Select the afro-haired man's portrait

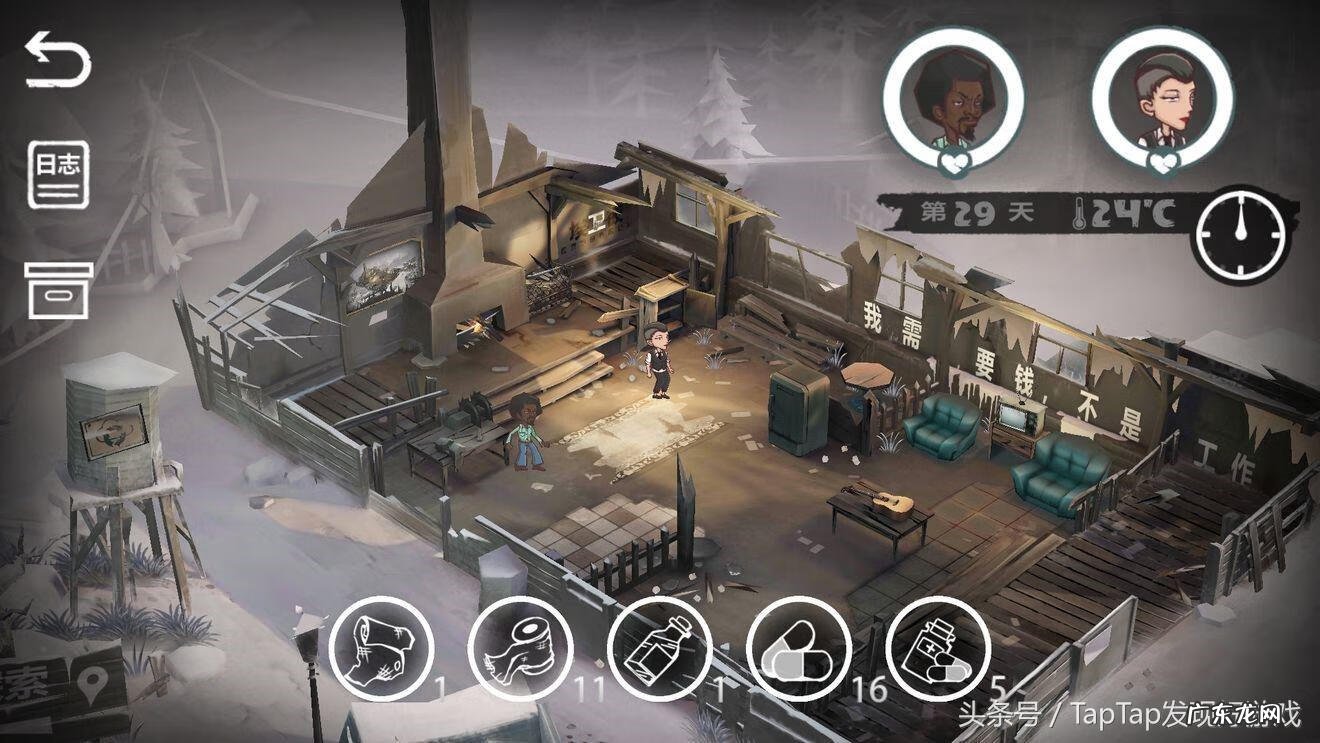point(953,97)
